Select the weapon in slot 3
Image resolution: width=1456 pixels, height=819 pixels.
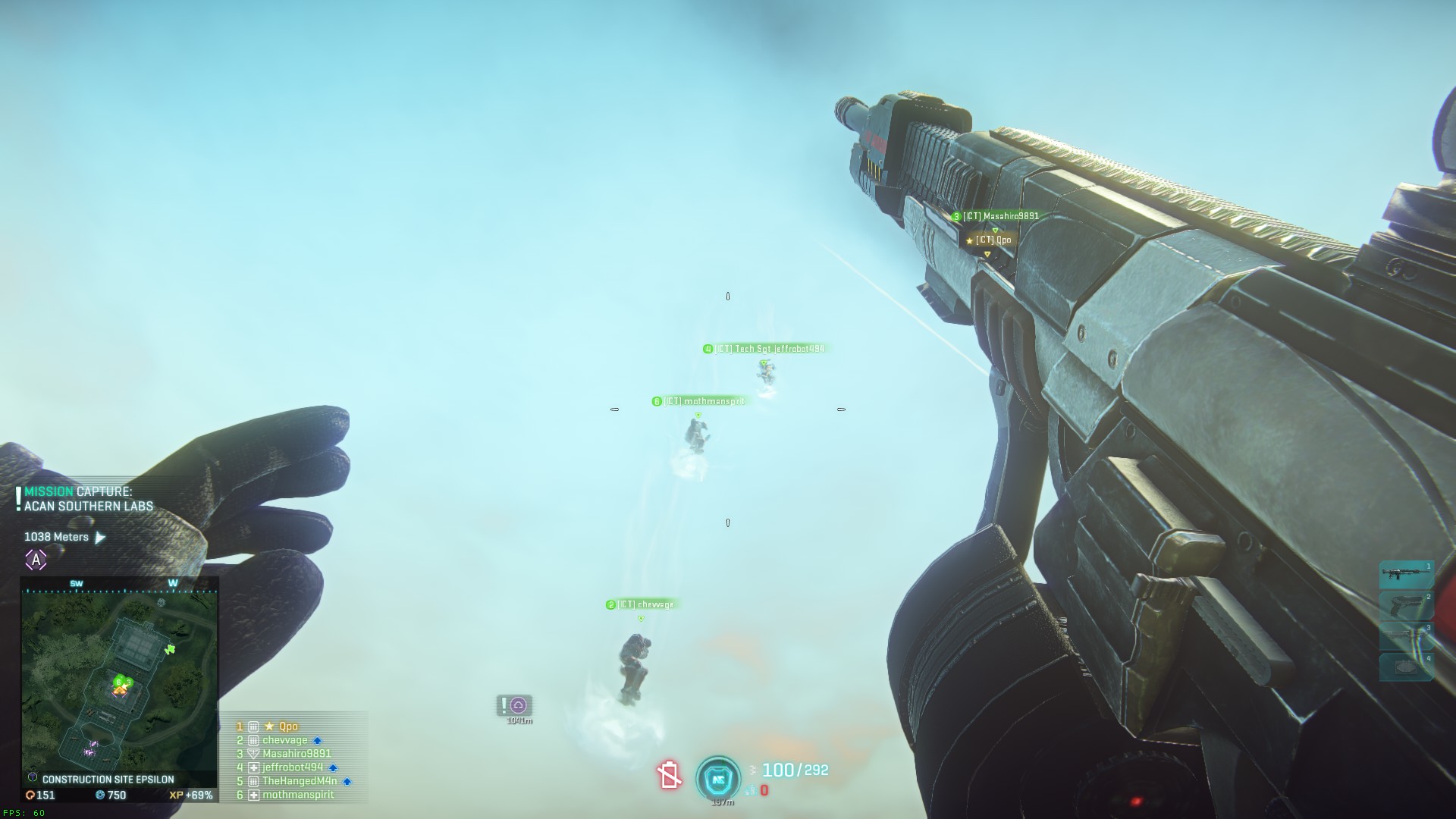(x=1405, y=636)
